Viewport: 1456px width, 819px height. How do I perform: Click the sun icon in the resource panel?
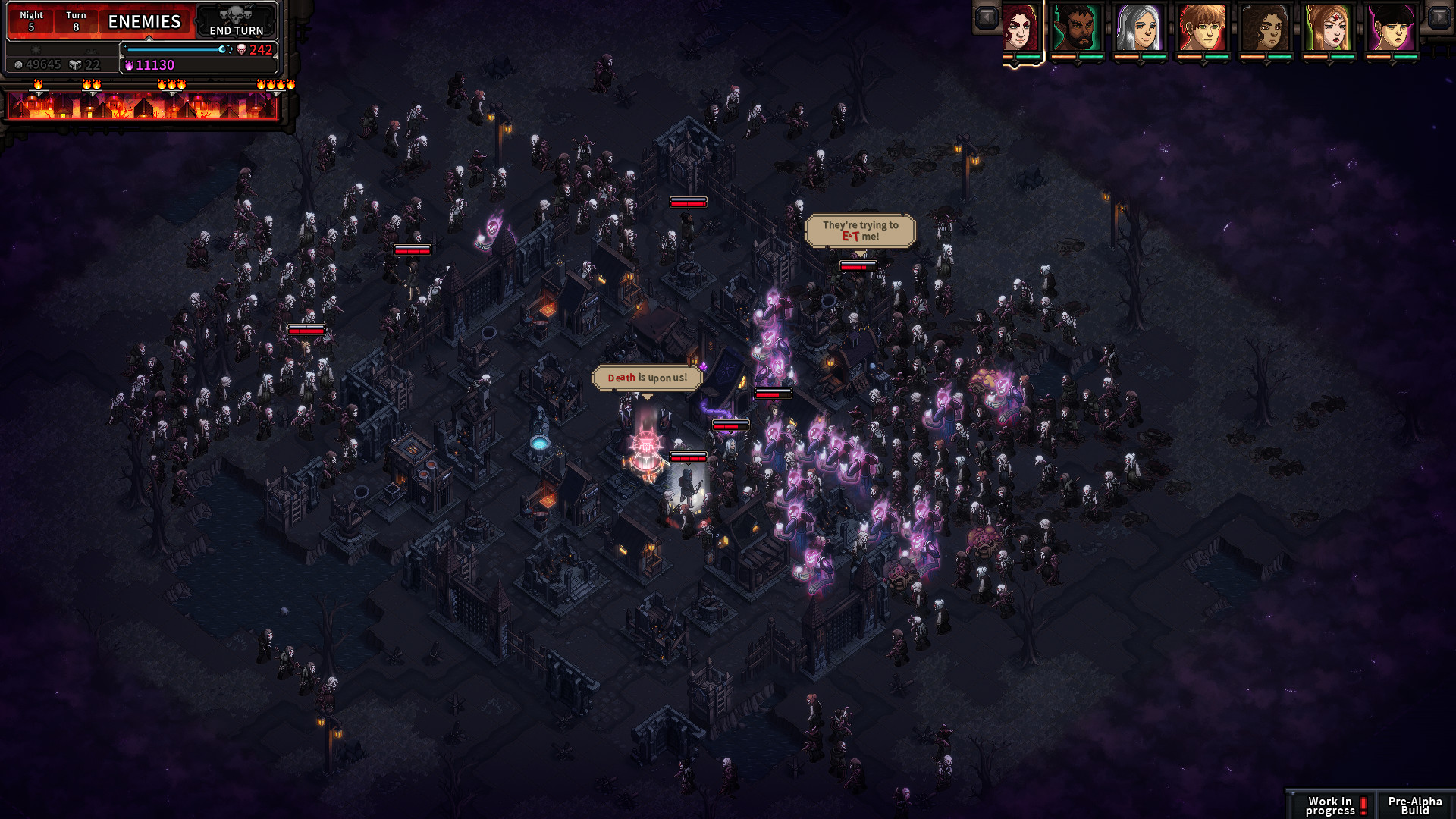pyautogui.click(x=37, y=50)
